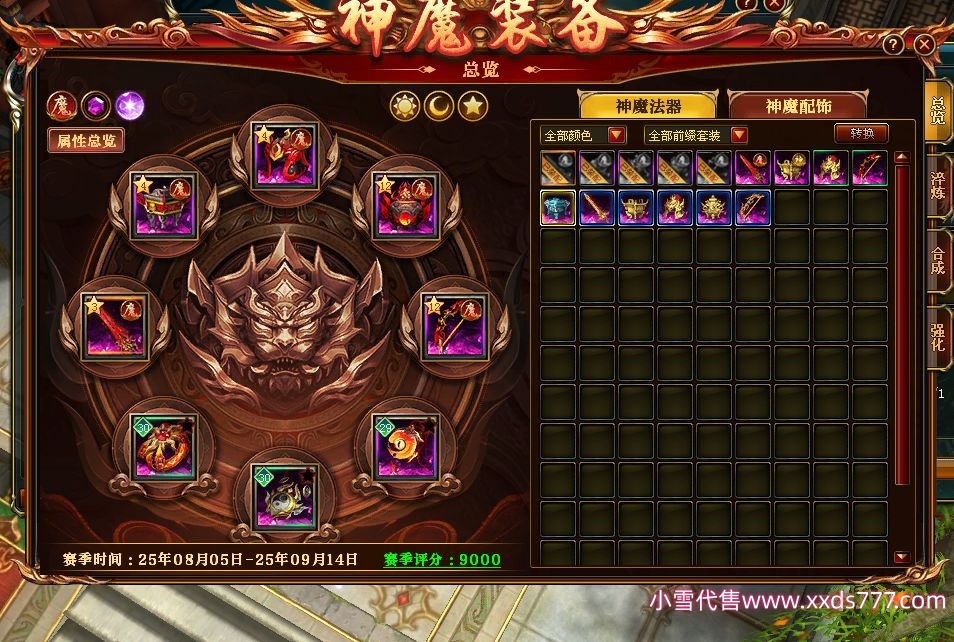Click the equipped yin-yang orb accessory slot
This screenshot has width=954, height=642.
[x=404, y=447]
